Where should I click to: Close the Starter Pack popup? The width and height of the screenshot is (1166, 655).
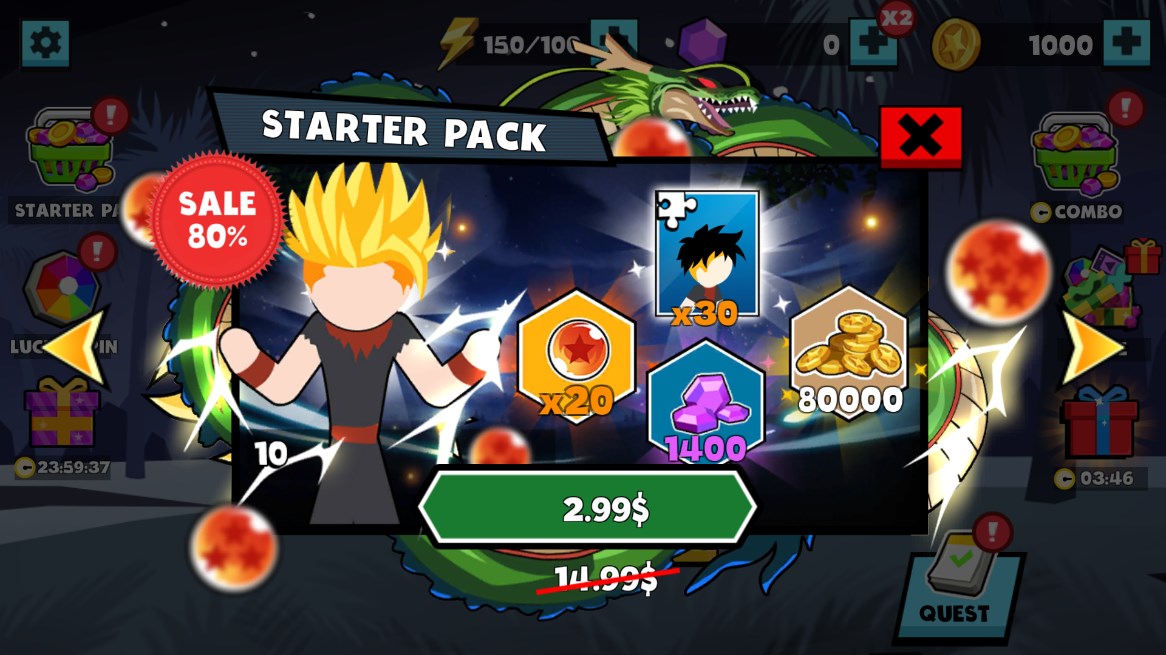pyautogui.click(x=920, y=137)
